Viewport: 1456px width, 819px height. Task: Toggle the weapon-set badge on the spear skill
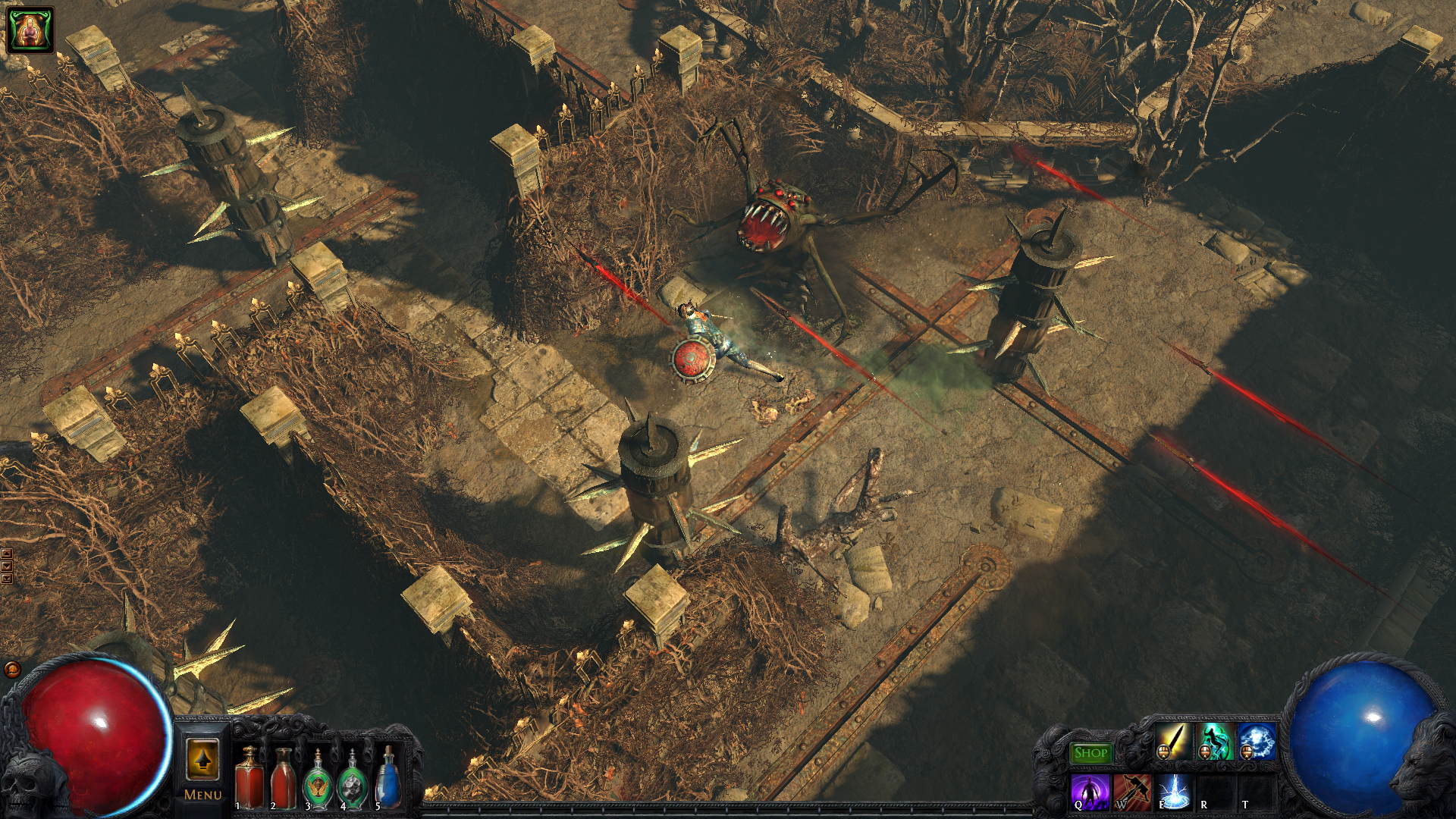click(x=1163, y=752)
